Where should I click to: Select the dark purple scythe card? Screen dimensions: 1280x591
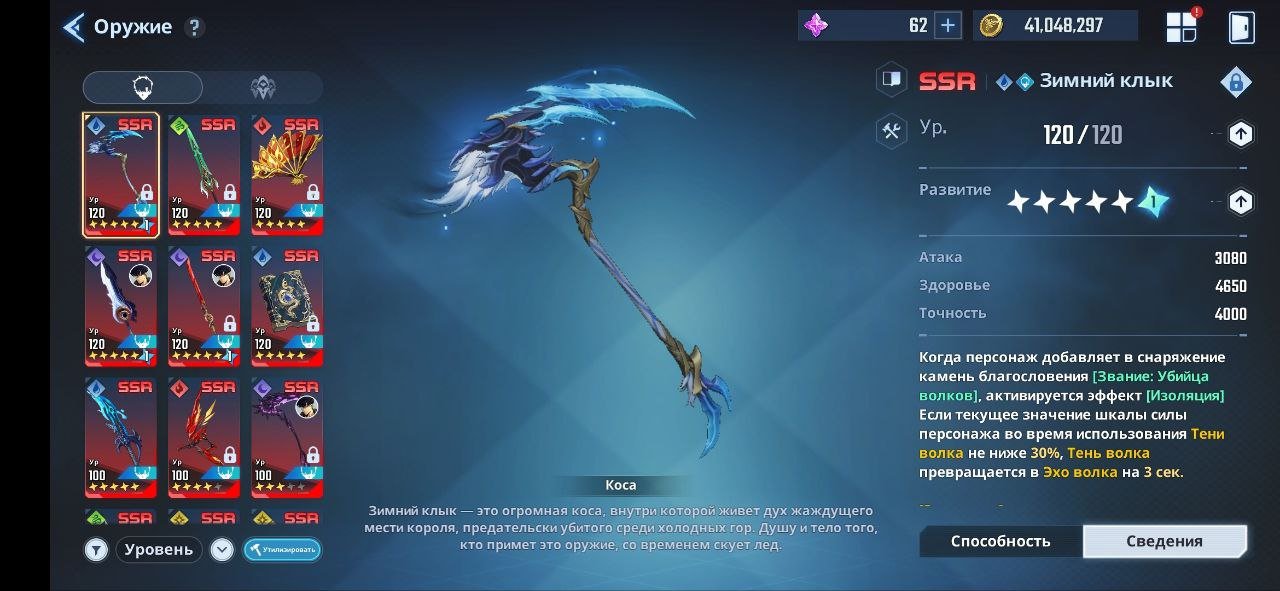[287, 437]
